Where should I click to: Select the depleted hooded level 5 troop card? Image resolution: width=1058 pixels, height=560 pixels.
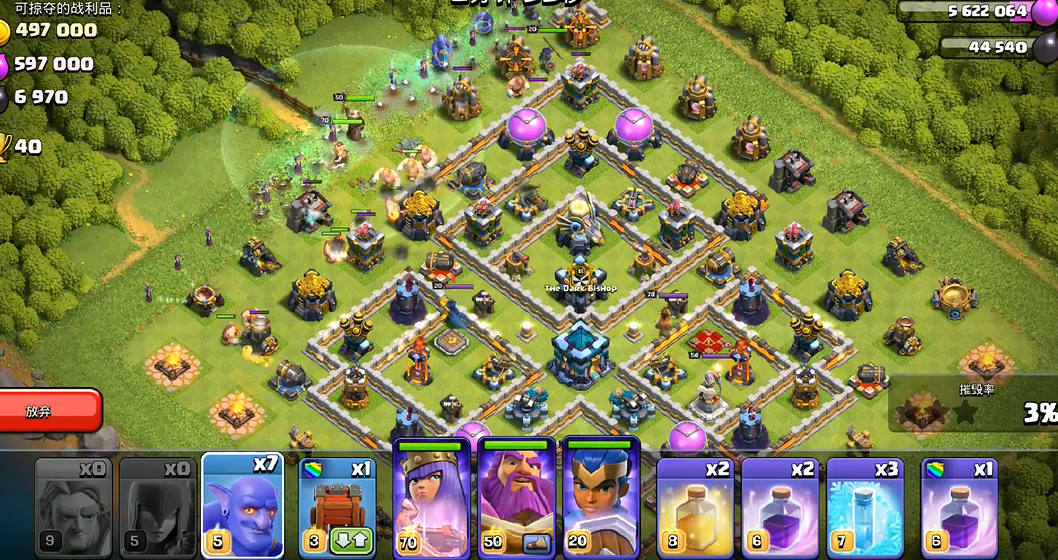pyautogui.click(x=157, y=505)
